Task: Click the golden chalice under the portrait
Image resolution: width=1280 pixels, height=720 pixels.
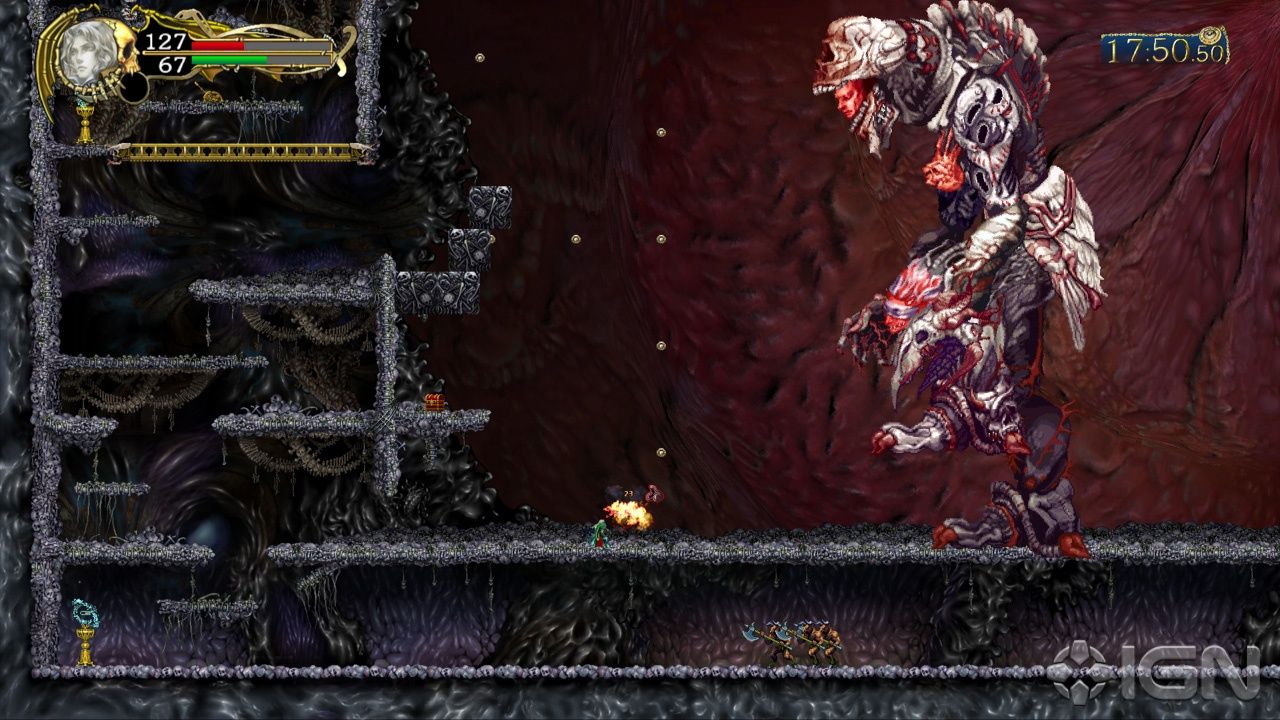Action: point(83,120)
